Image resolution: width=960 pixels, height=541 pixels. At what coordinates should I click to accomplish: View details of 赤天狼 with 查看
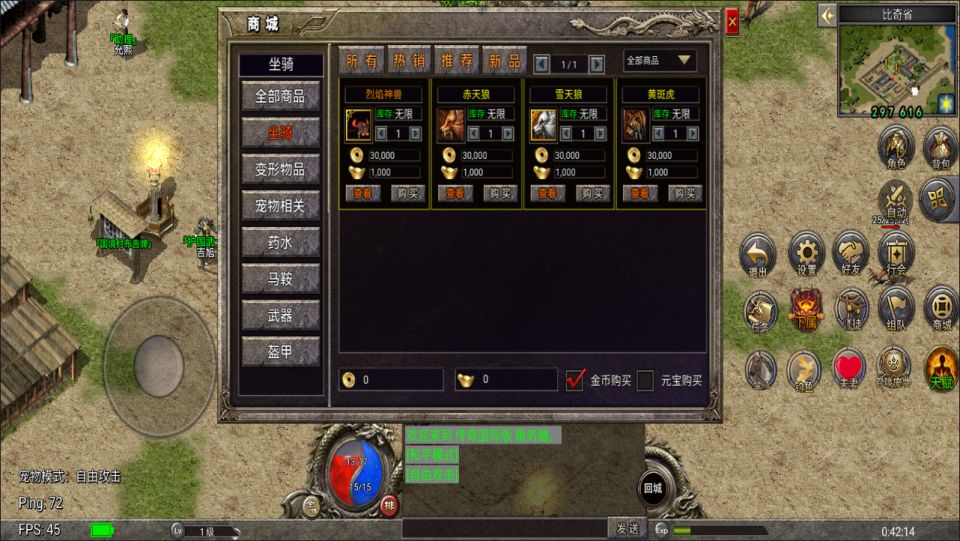click(x=455, y=193)
